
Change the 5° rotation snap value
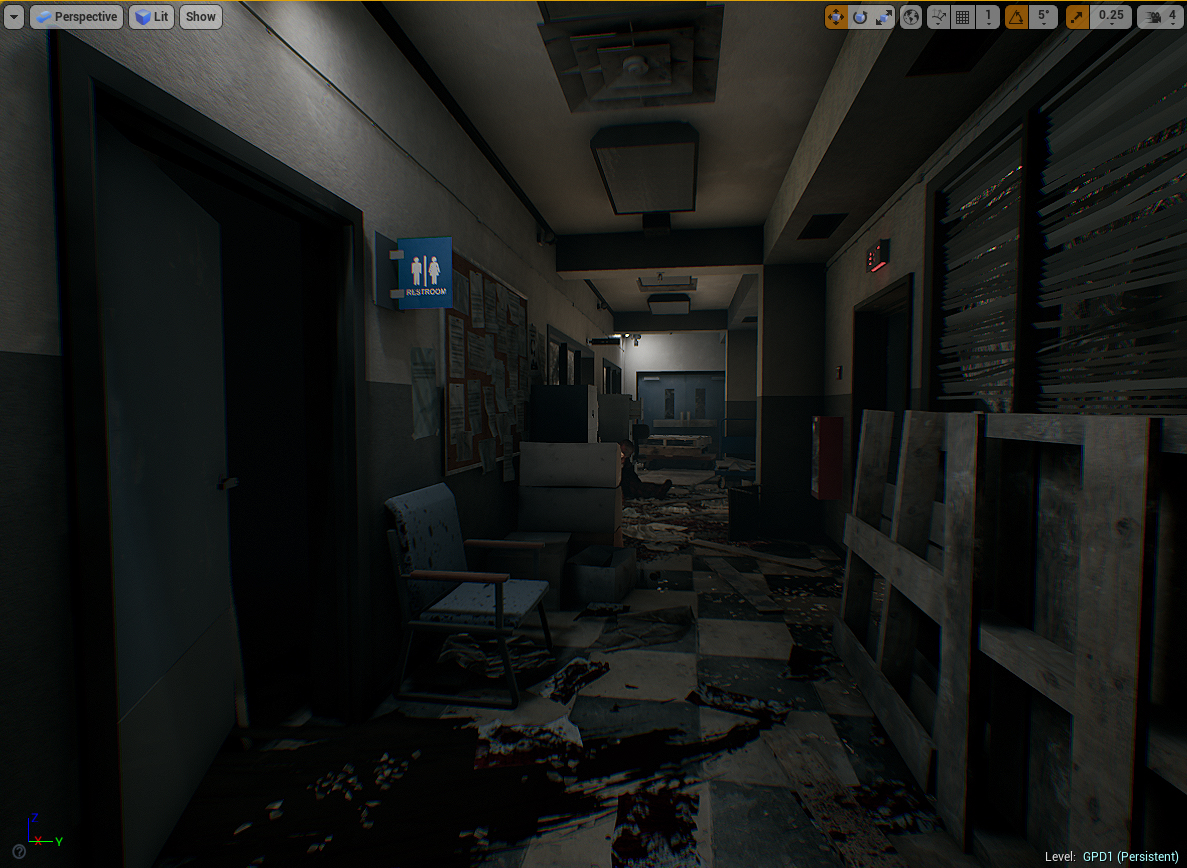pyautogui.click(x=1044, y=17)
